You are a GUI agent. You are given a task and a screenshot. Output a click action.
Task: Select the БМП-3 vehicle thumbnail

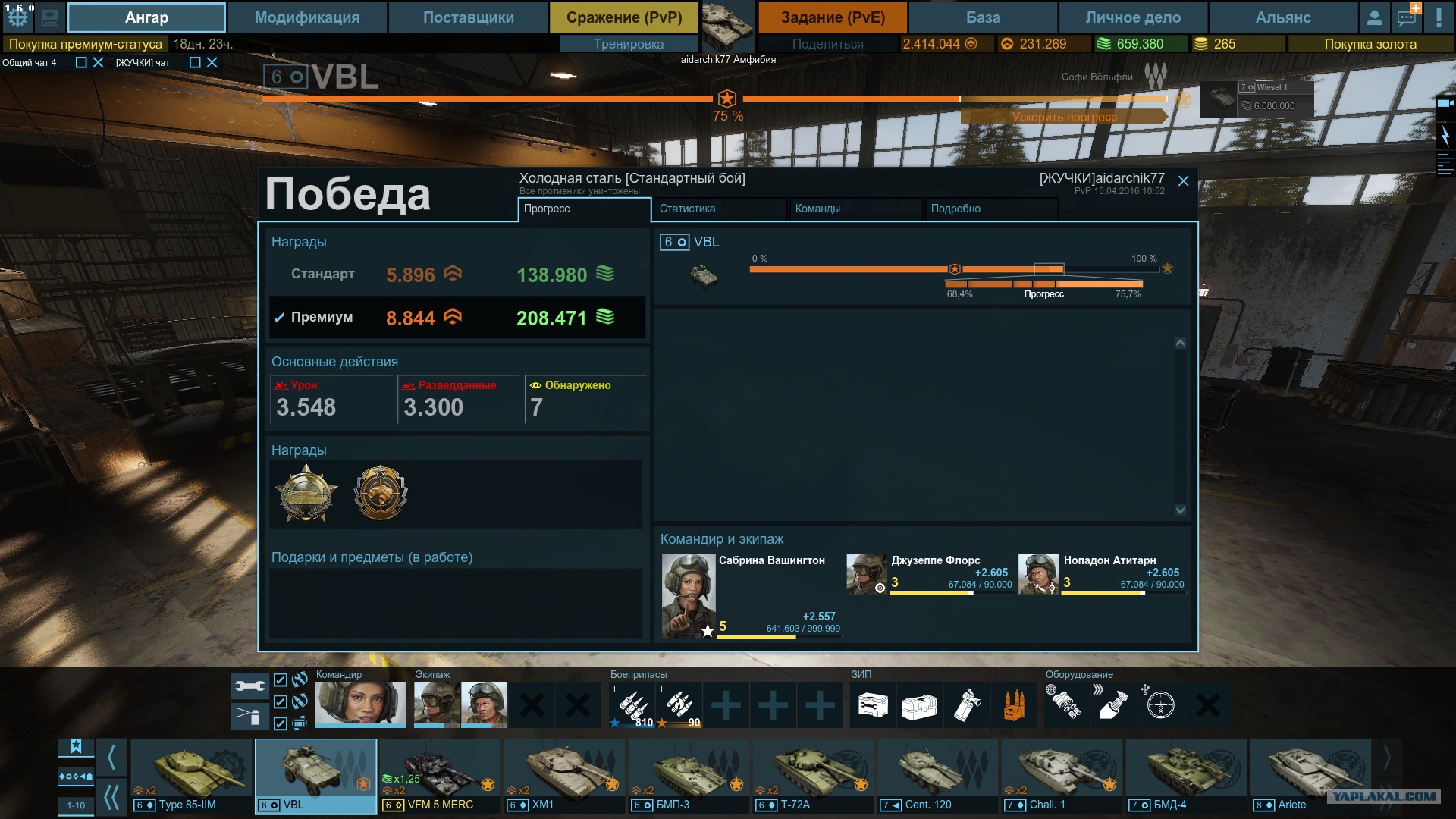click(x=689, y=775)
